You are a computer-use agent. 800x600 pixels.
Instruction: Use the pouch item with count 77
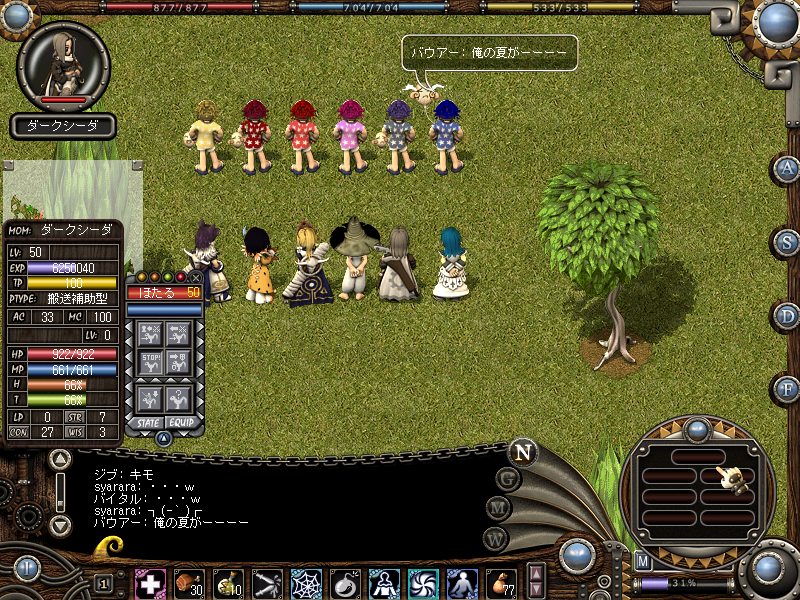coord(501,582)
